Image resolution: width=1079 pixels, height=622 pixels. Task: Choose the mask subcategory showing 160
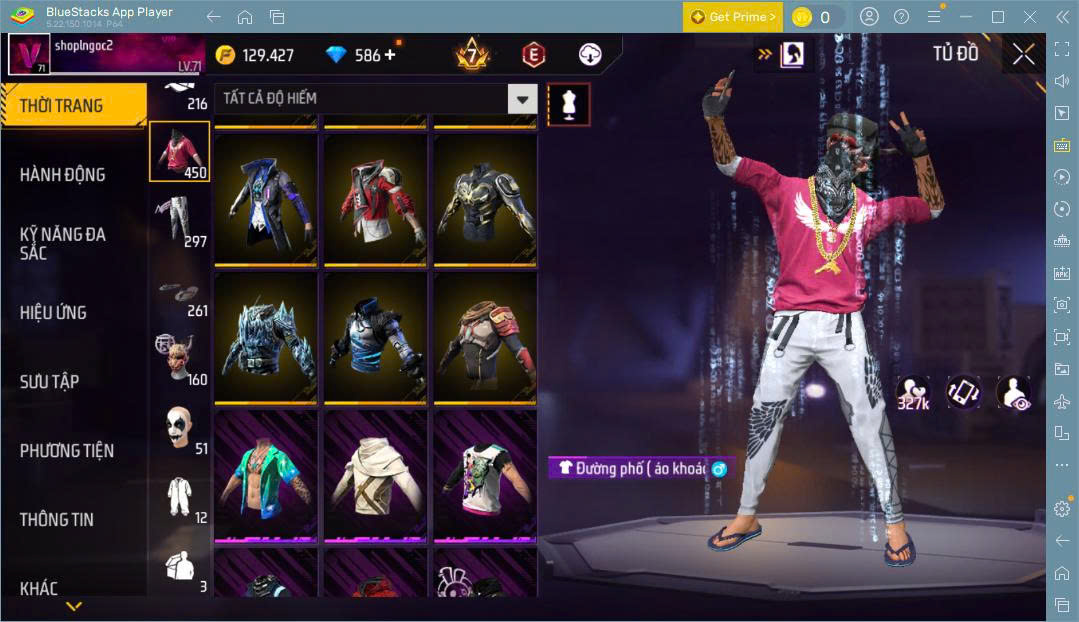[180, 358]
